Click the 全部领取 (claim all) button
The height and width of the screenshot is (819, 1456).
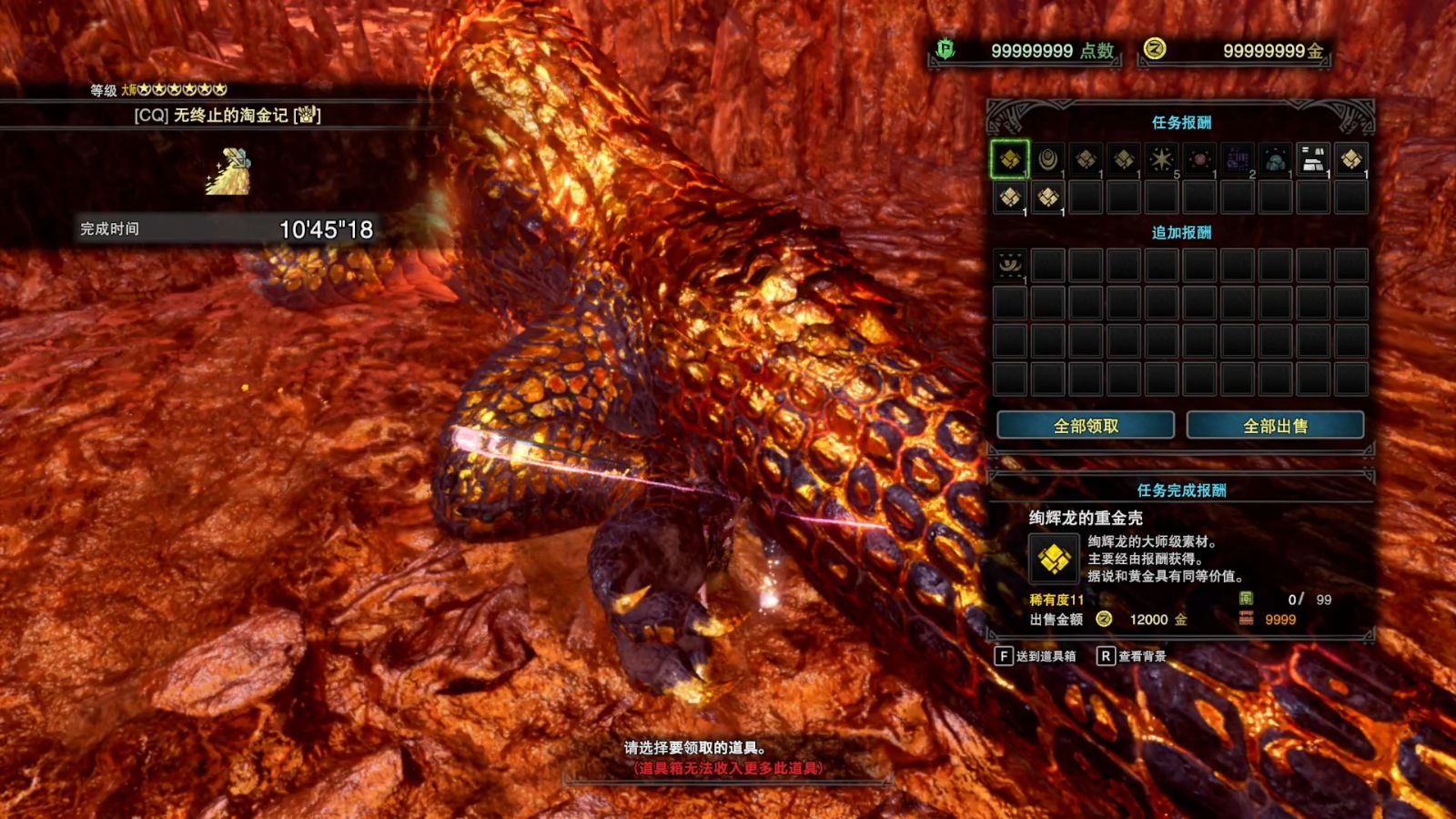coord(1086,426)
